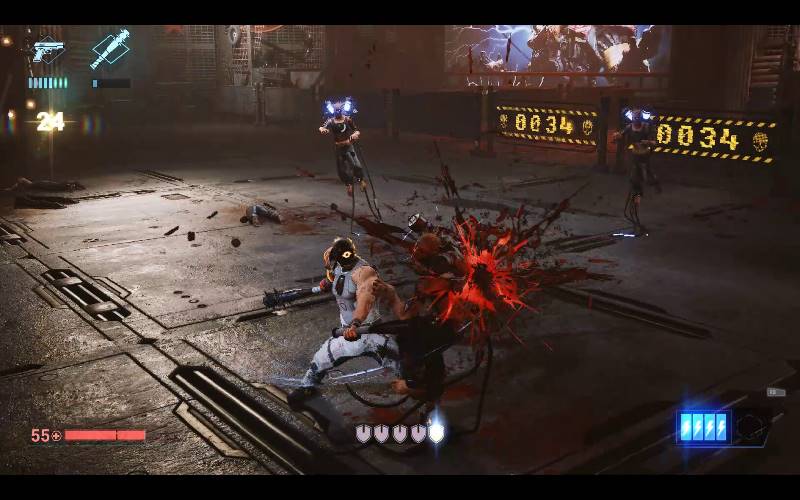
Task: Select the pistol weapon icon
Action: (x=47, y=50)
